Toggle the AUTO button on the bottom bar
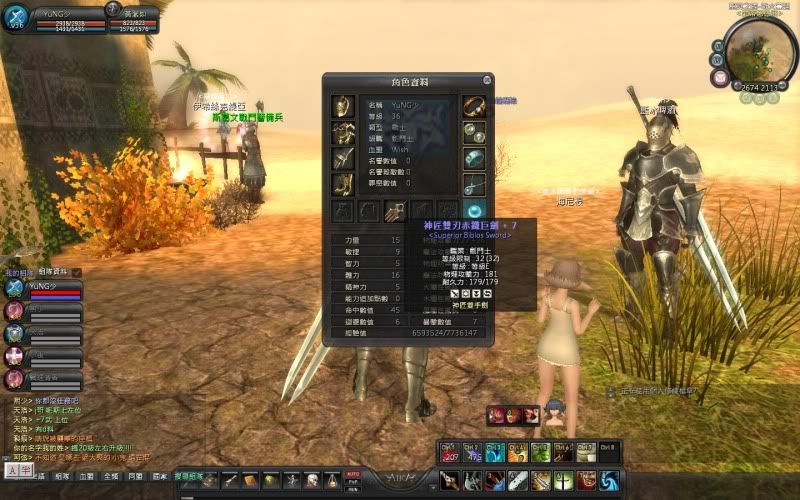This screenshot has height=500, width=800. tap(352, 473)
